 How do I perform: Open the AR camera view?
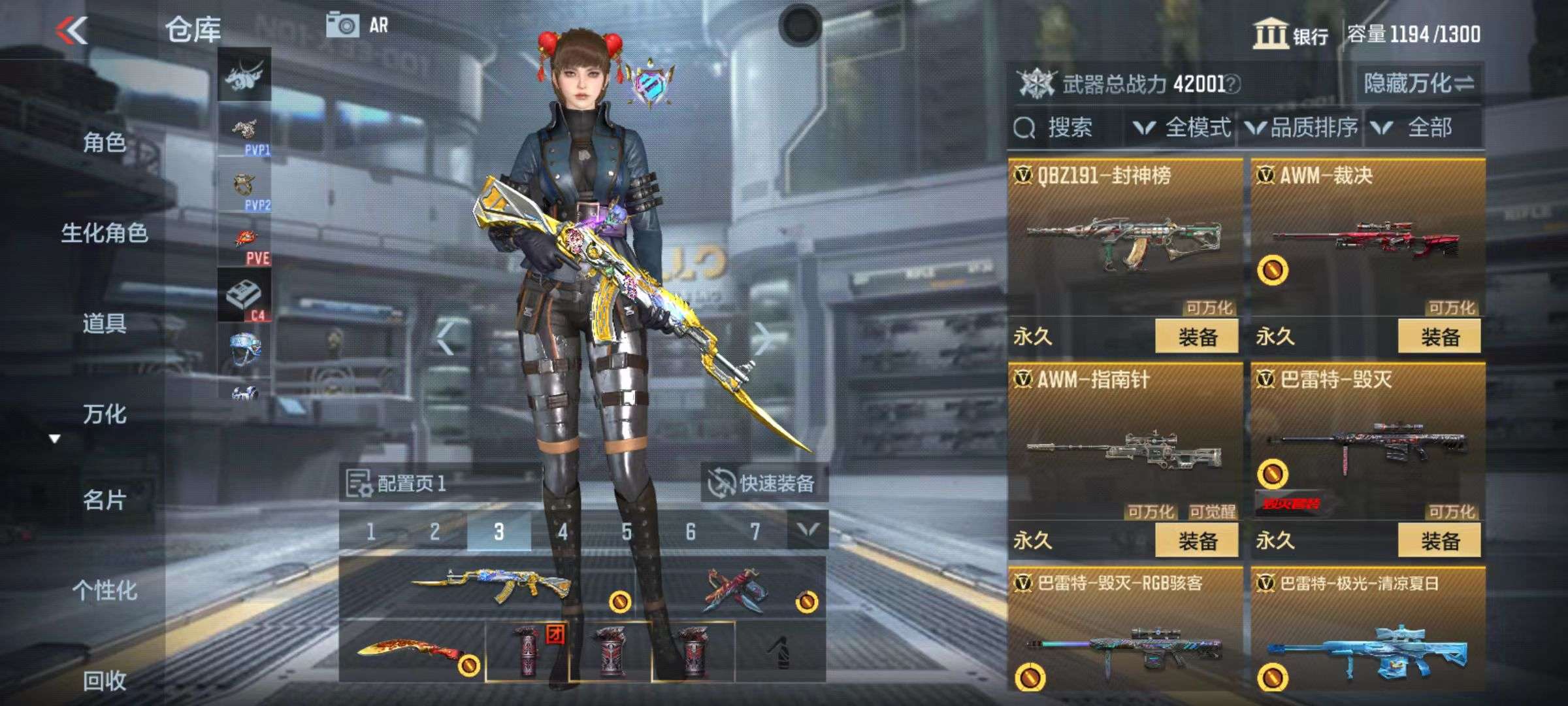point(357,26)
